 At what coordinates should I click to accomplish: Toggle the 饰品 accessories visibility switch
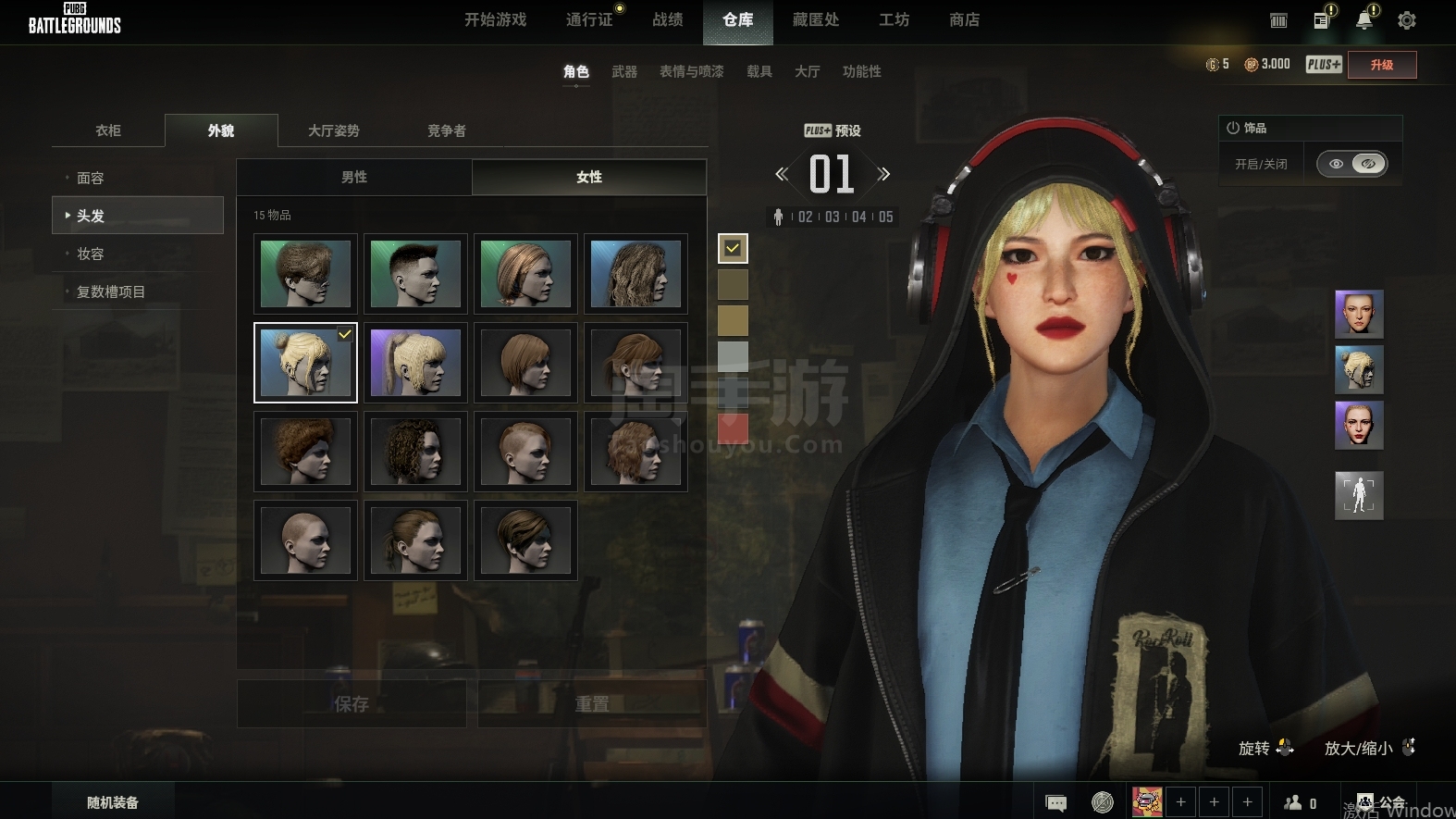(1352, 164)
